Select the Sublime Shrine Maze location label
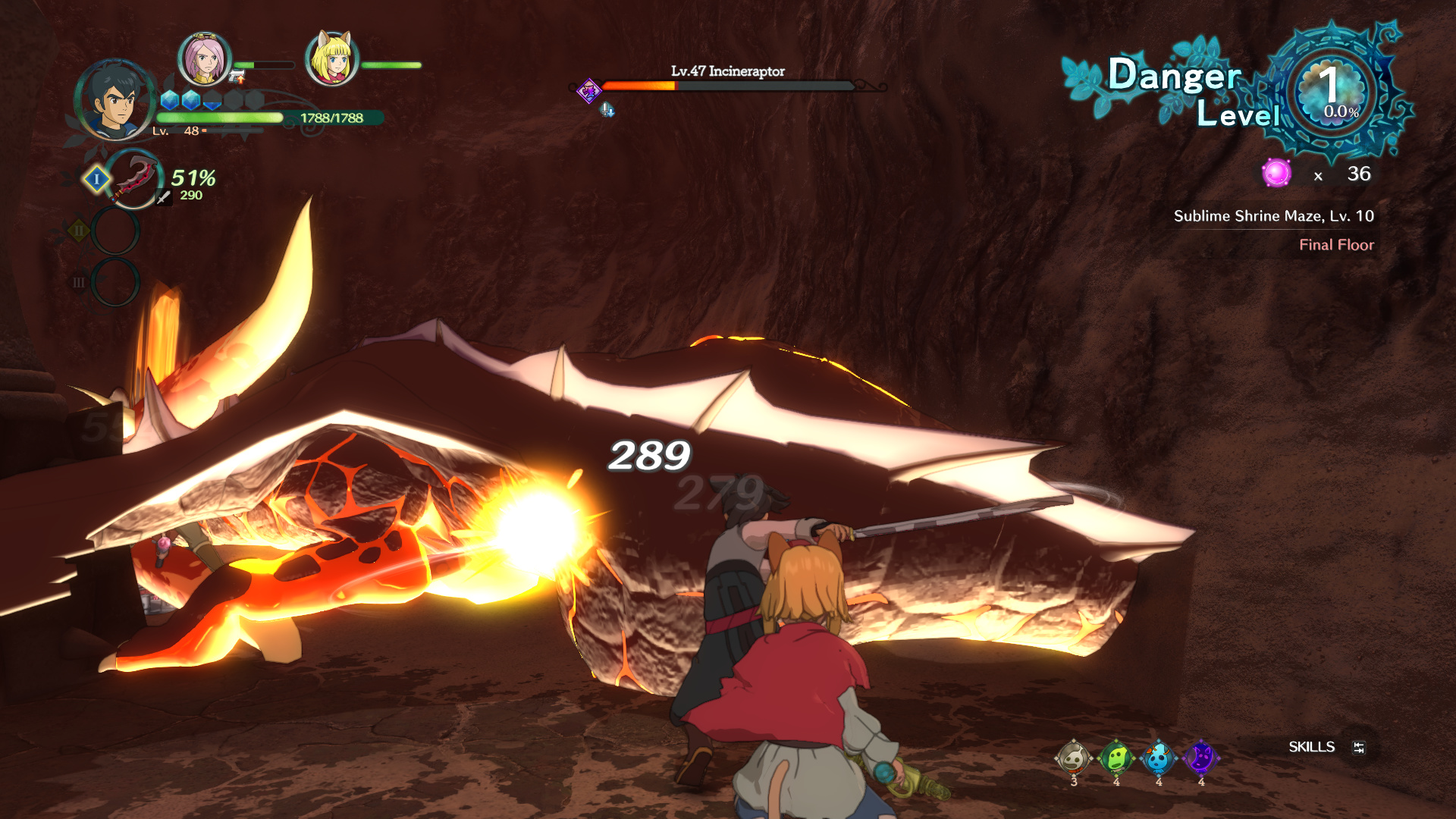 1273,216
